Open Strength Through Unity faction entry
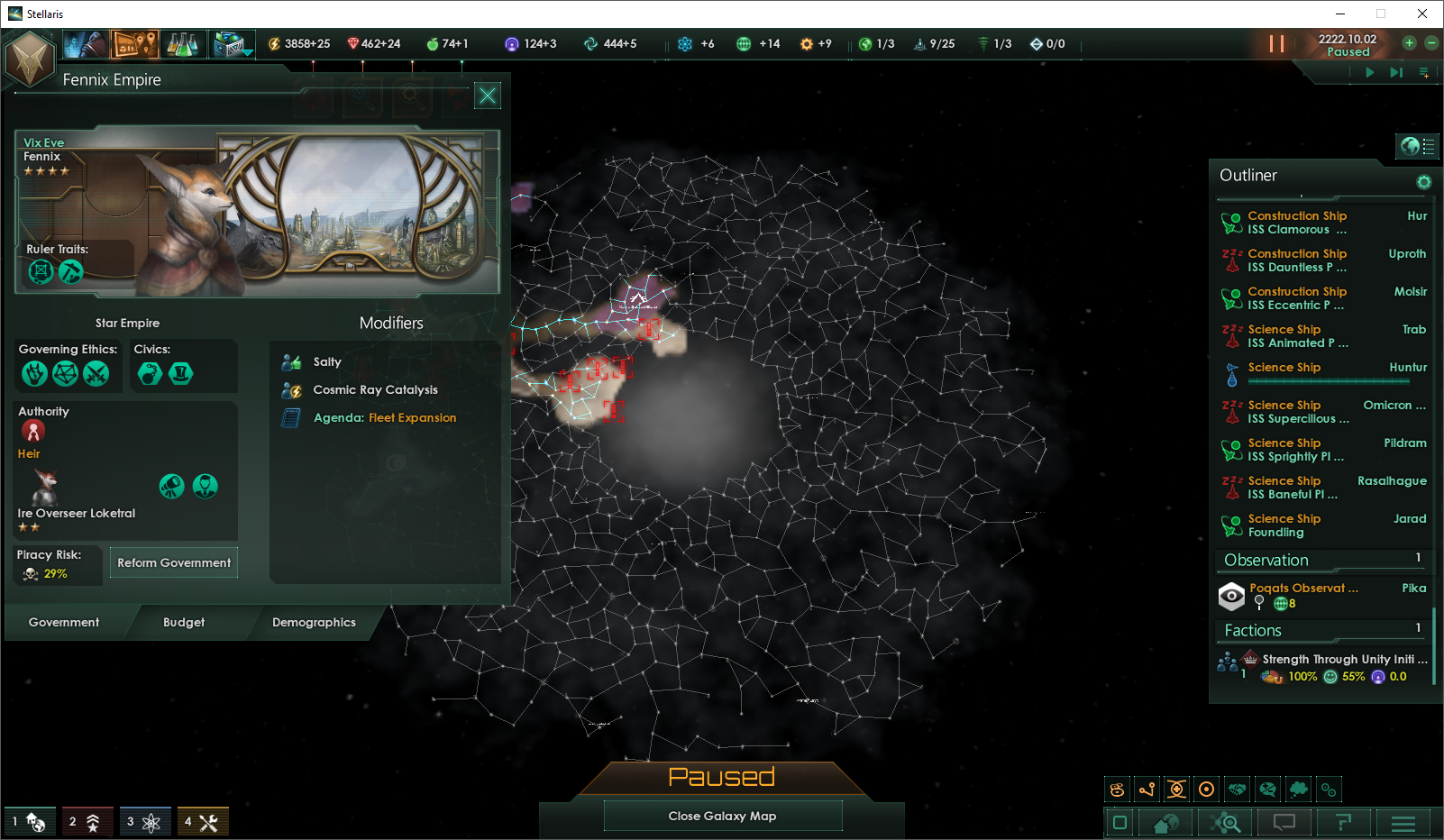1444x840 pixels. pos(1334,667)
